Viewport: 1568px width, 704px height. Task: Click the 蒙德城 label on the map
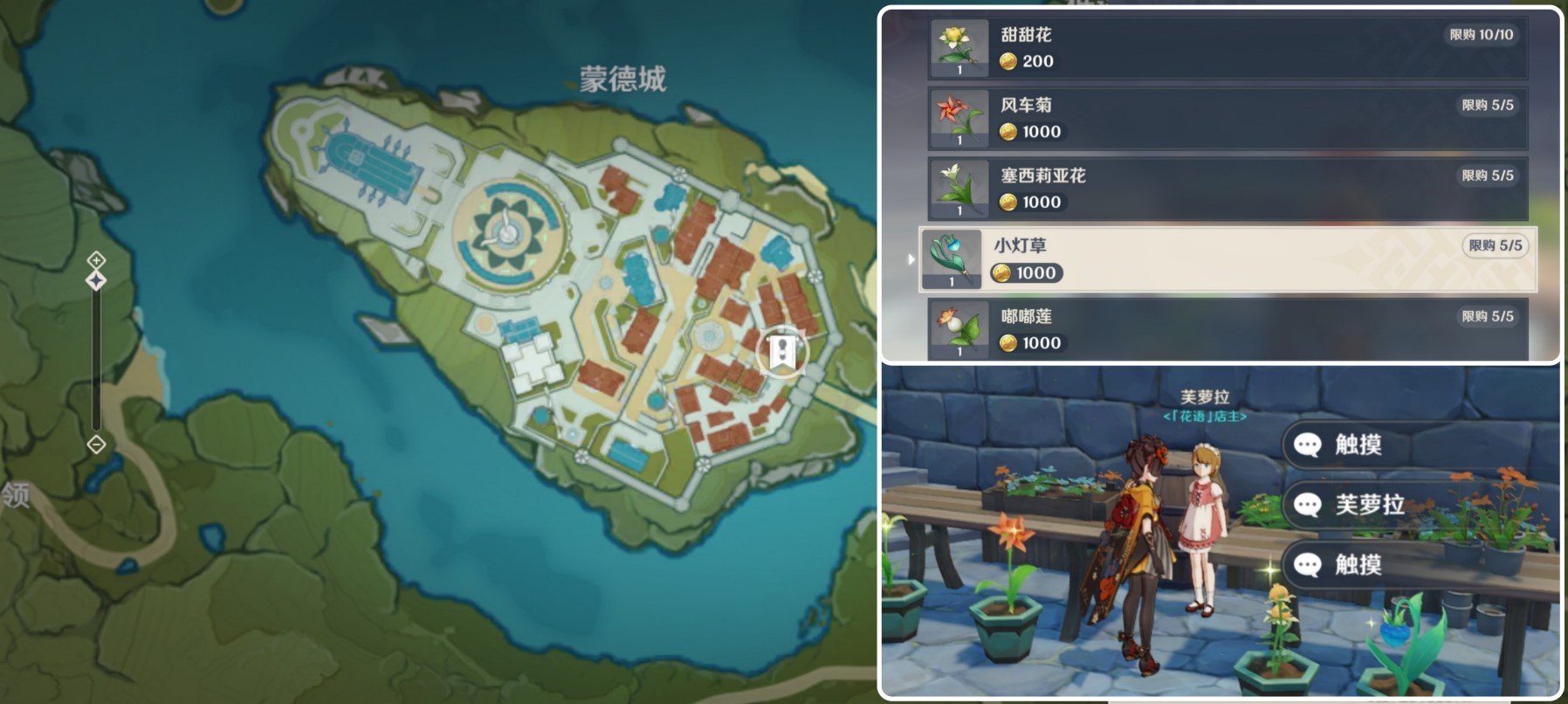(x=621, y=79)
